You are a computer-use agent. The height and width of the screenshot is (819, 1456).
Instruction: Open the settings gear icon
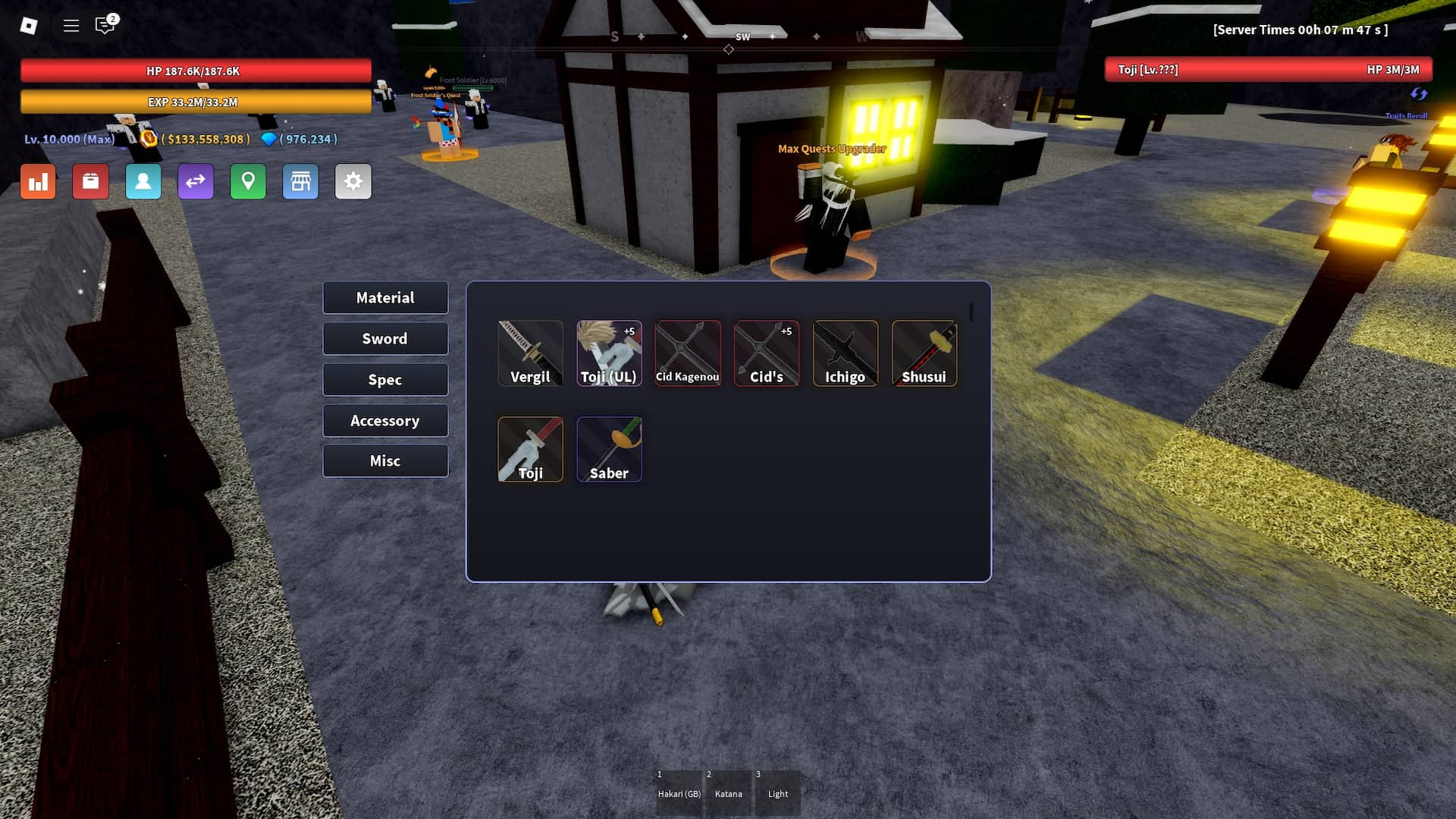pos(353,181)
